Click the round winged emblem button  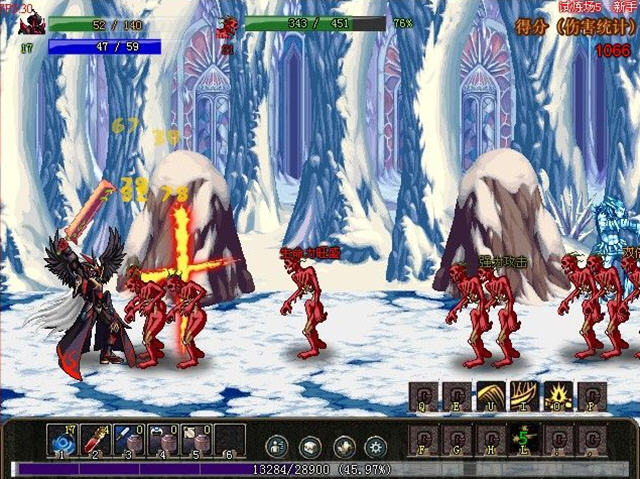point(343,447)
